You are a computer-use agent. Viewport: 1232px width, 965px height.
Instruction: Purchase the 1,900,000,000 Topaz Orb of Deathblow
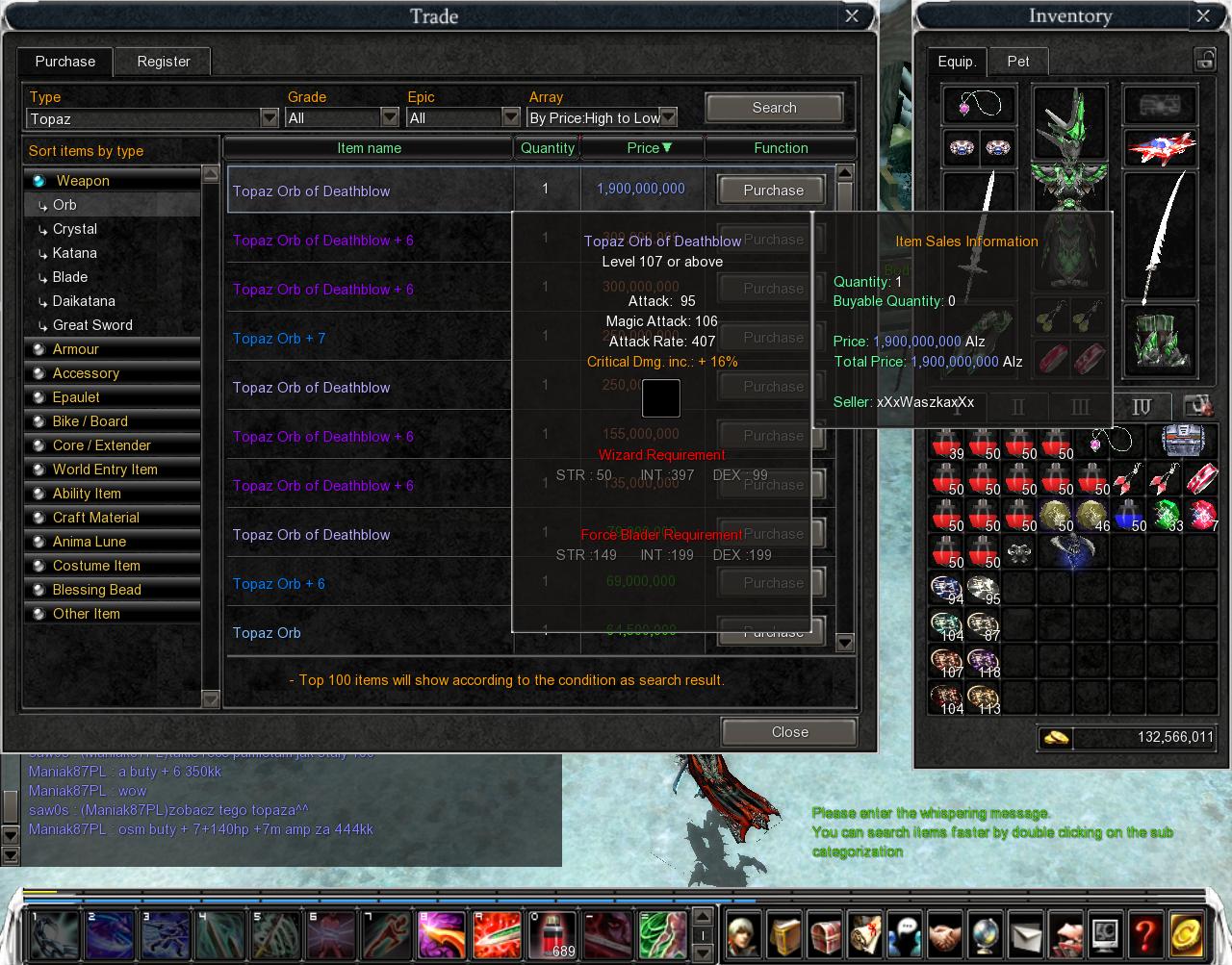[x=773, y=190]
